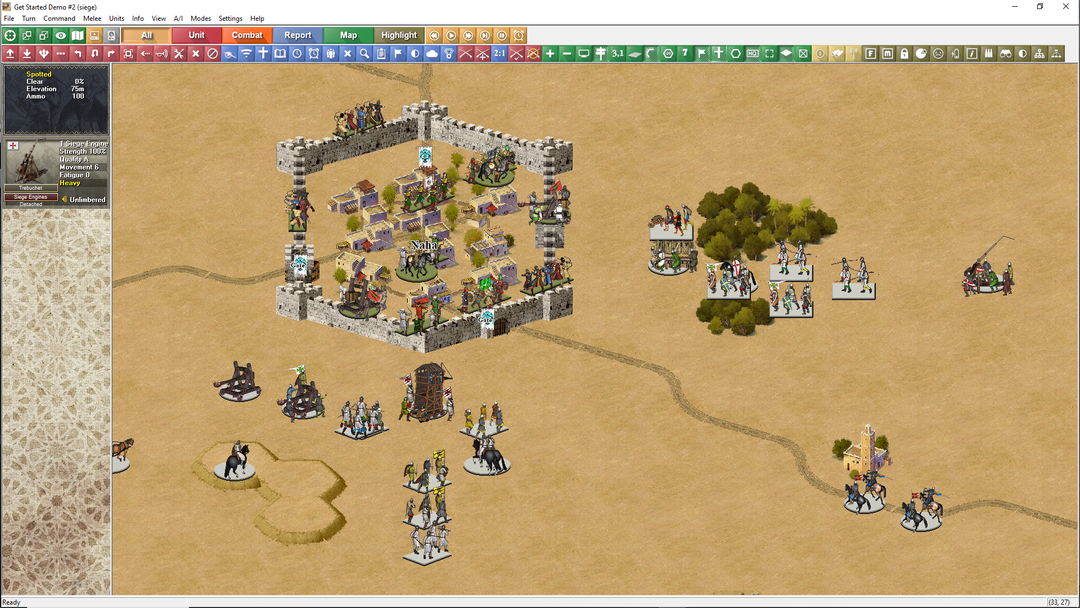Click the zoom-in plus toolbar button
Image resolution: width=1080 pixels, height=608 pixels.
(550, 53)
